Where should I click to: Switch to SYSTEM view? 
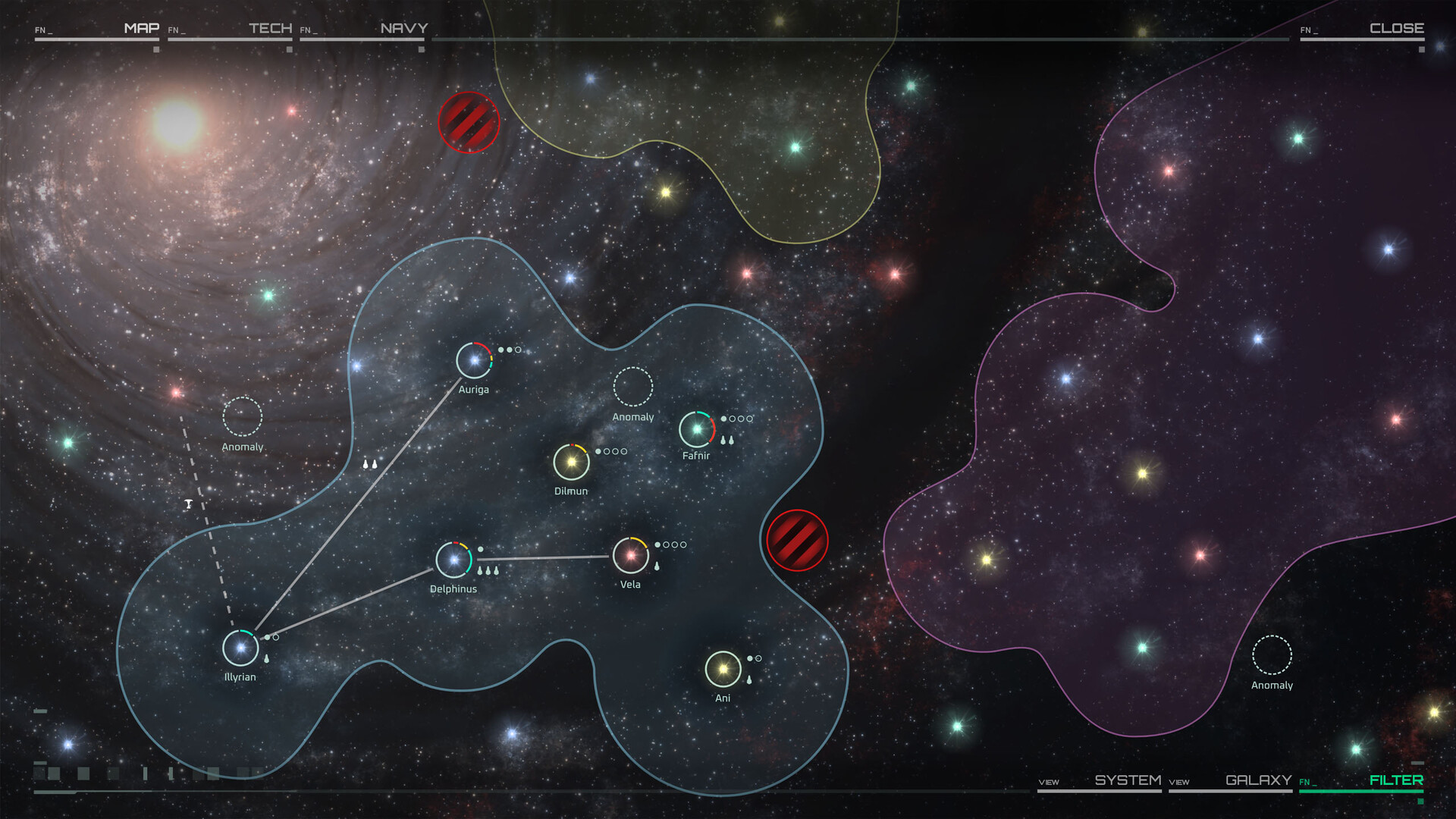pos(1127,780)
